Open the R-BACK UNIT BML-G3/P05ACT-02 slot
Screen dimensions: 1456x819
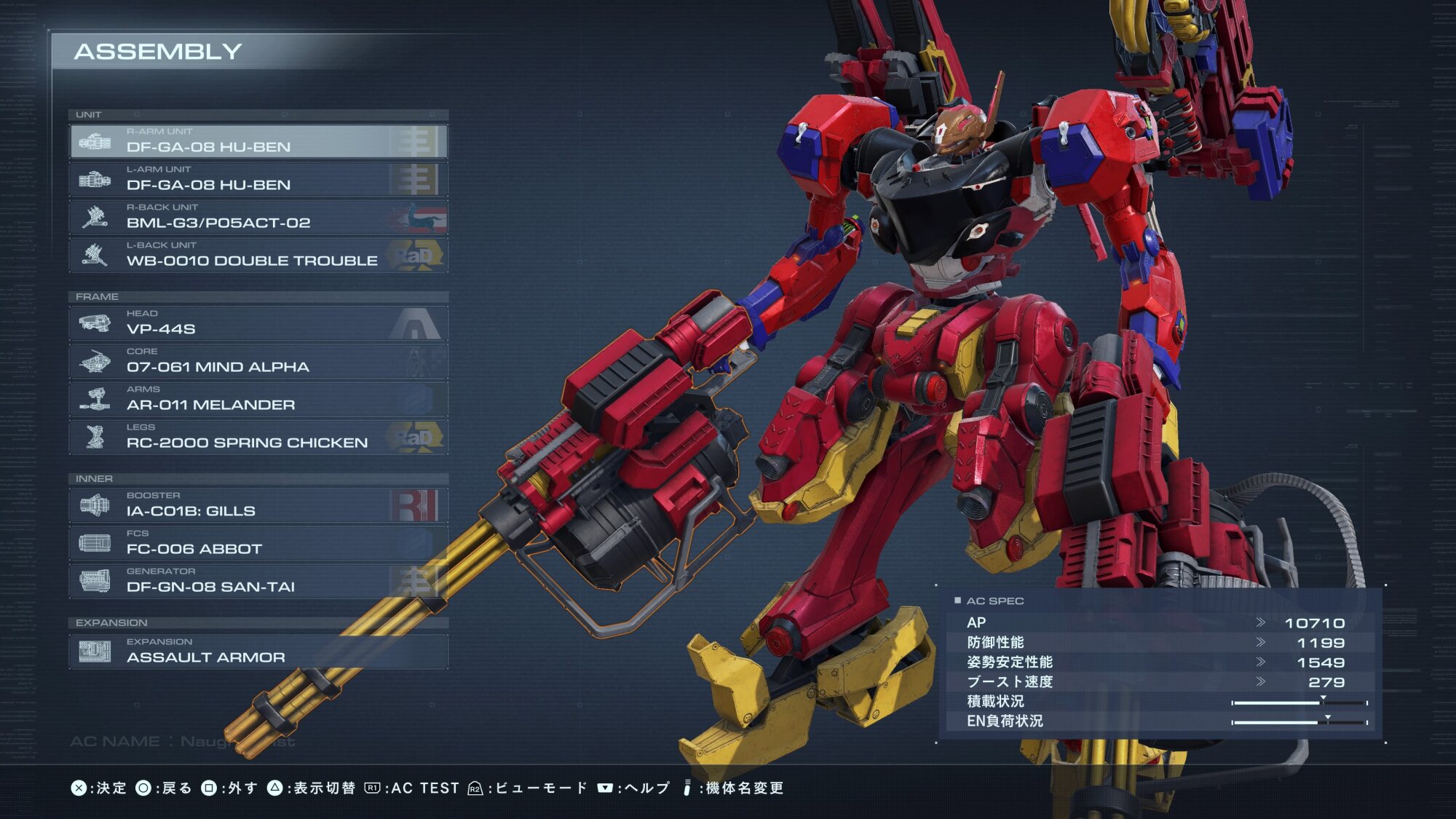click(258, 217)
